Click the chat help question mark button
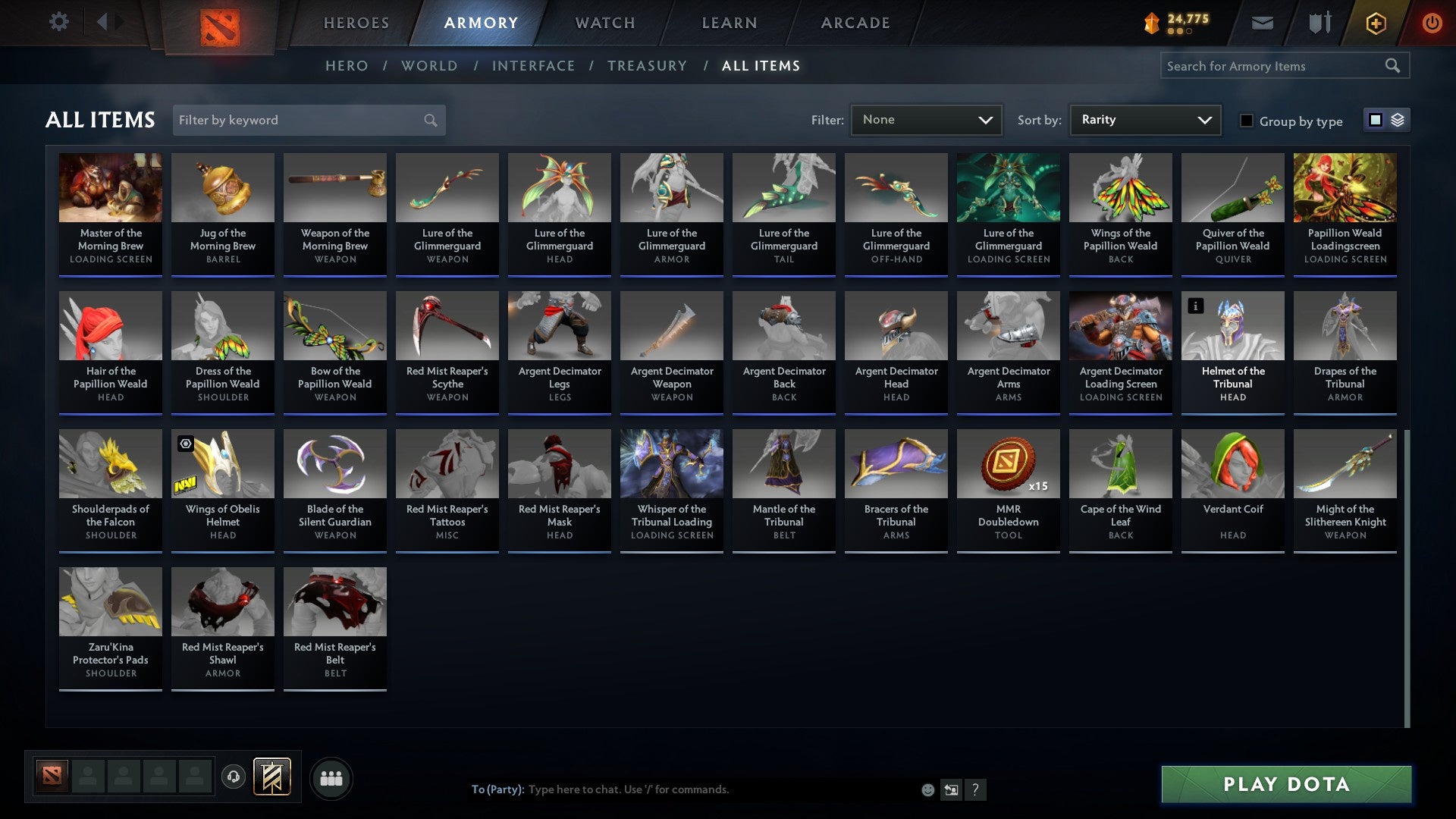The height and width of the screenshot is (819, 1456). 975,789
